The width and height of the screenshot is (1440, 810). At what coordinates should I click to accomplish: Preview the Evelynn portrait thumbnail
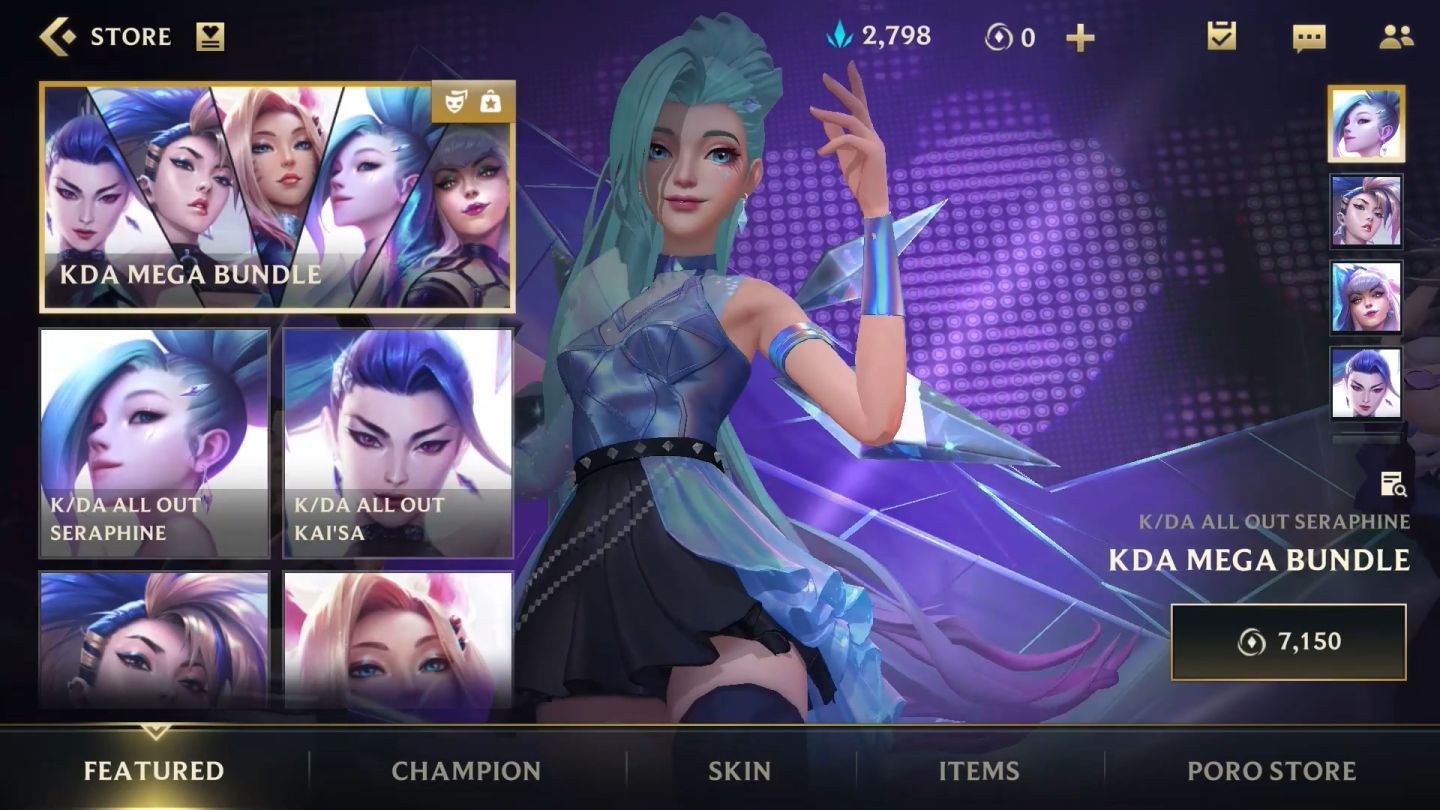click(x=1366, y=297)
